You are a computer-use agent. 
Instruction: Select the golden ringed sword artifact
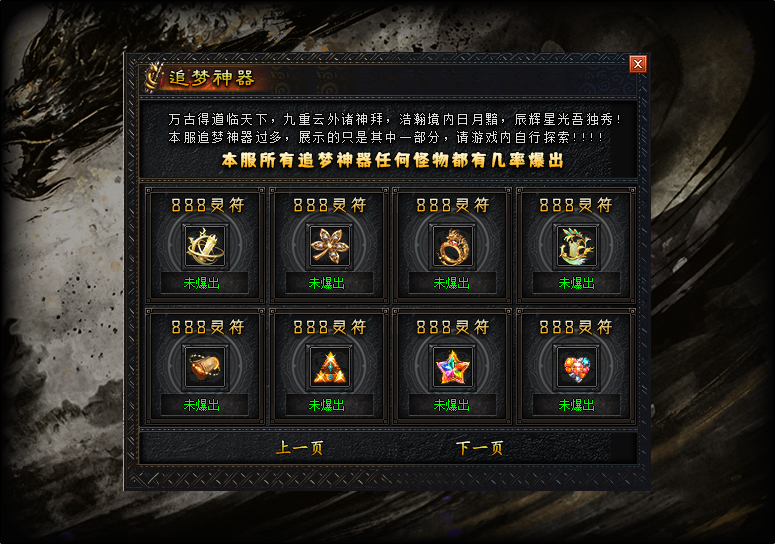(204, 246)
